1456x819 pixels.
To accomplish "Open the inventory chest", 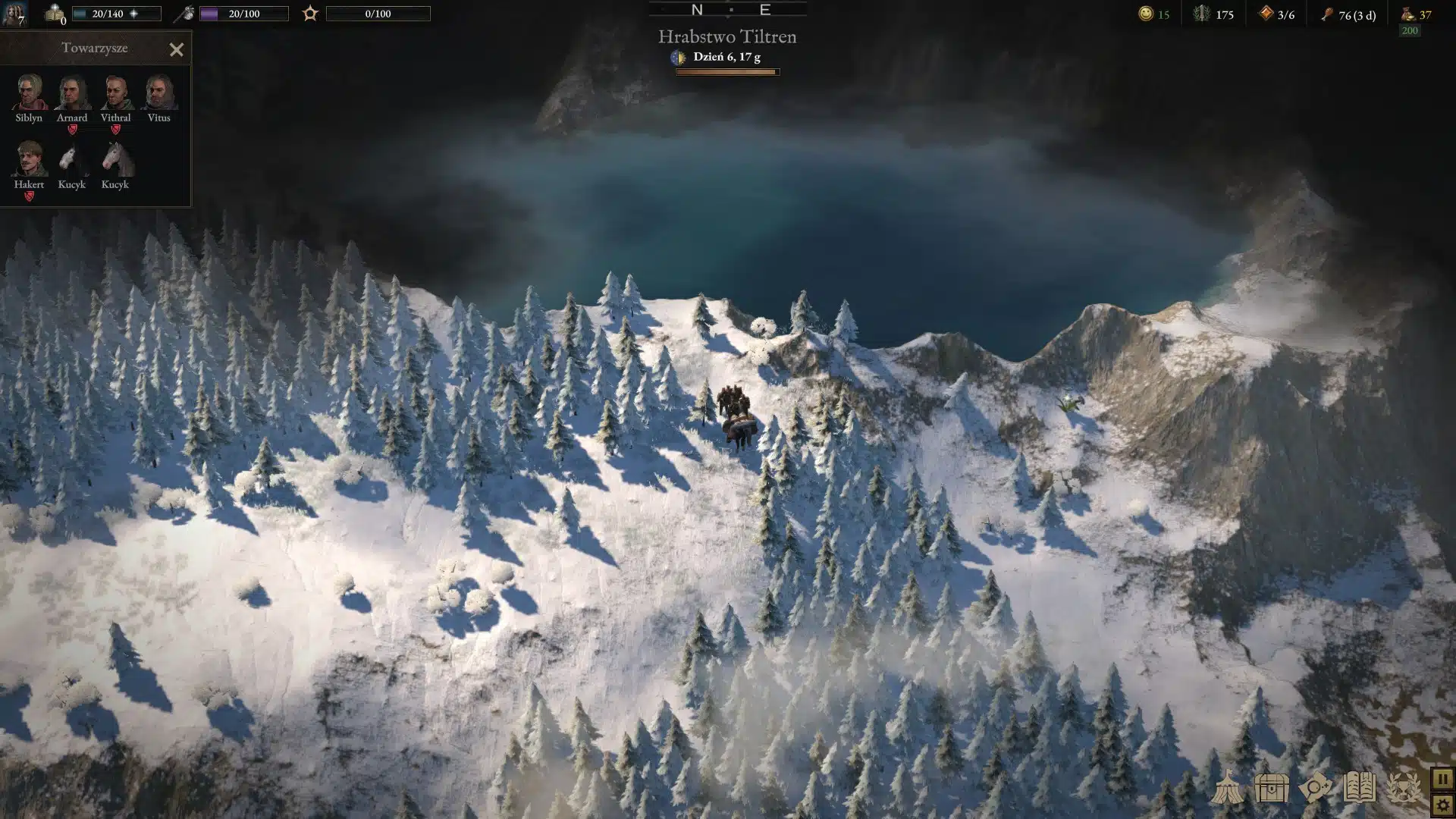I will pos(1271,788).
